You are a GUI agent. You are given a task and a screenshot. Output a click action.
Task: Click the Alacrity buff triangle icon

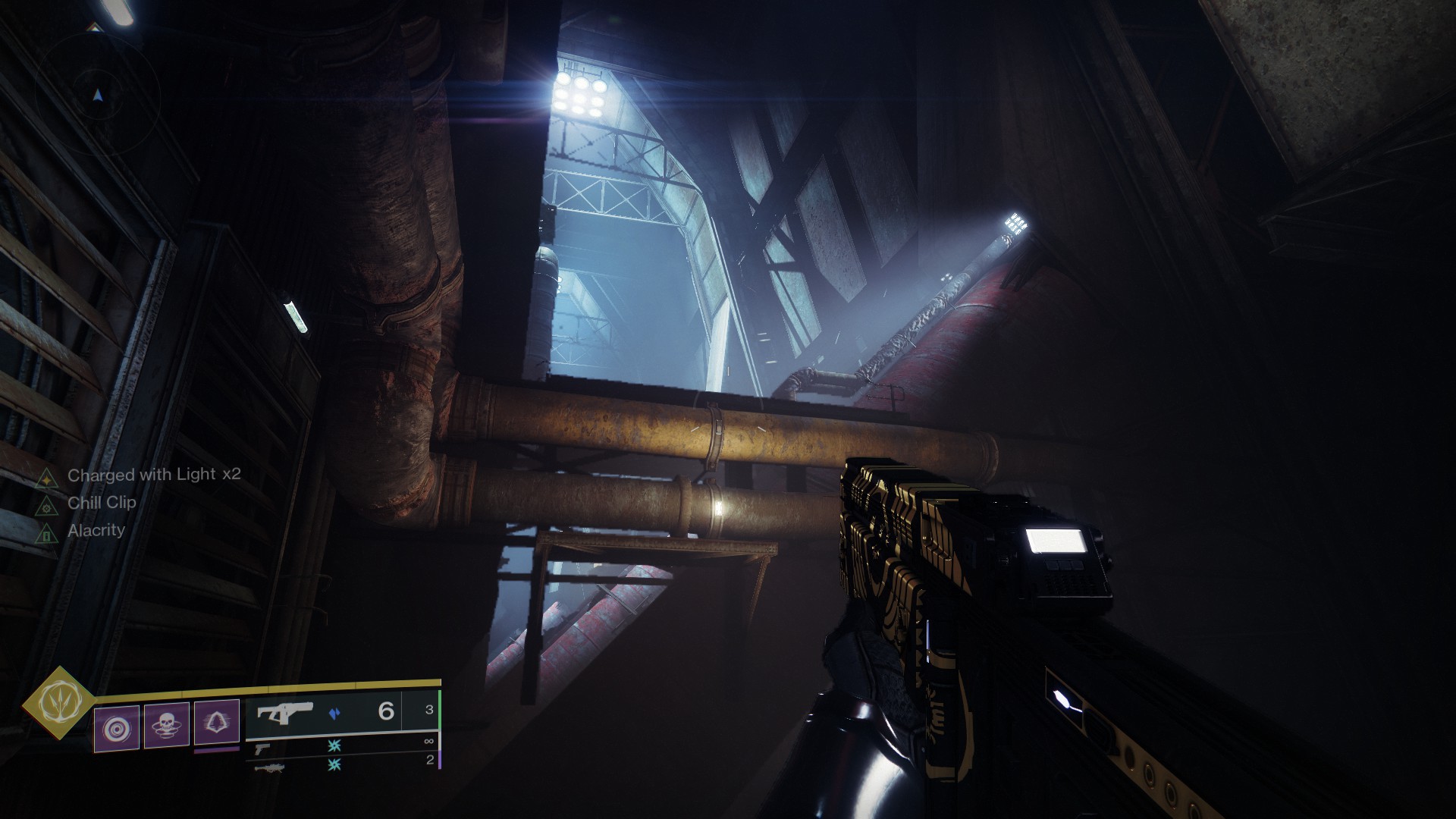coord(45,534)
